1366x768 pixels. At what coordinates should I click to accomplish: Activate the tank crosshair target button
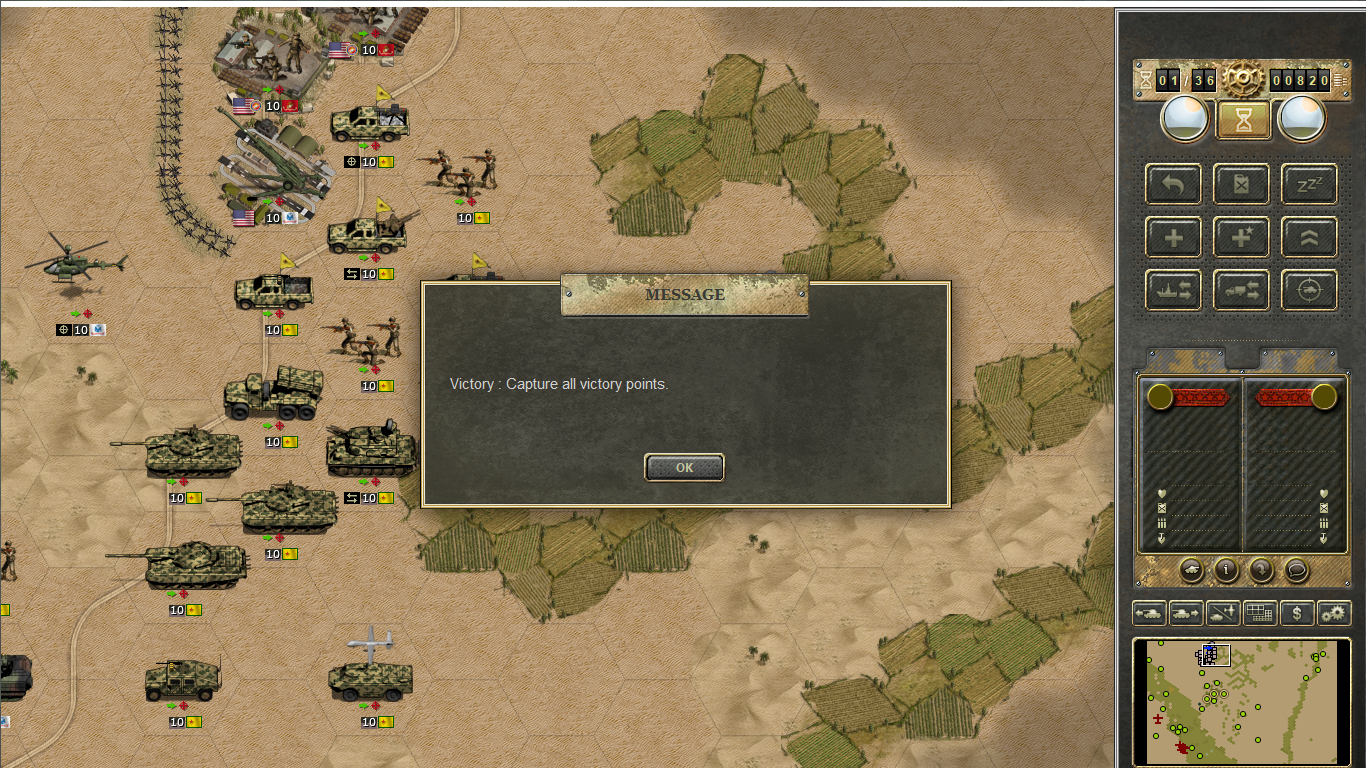coord(1309,290)
